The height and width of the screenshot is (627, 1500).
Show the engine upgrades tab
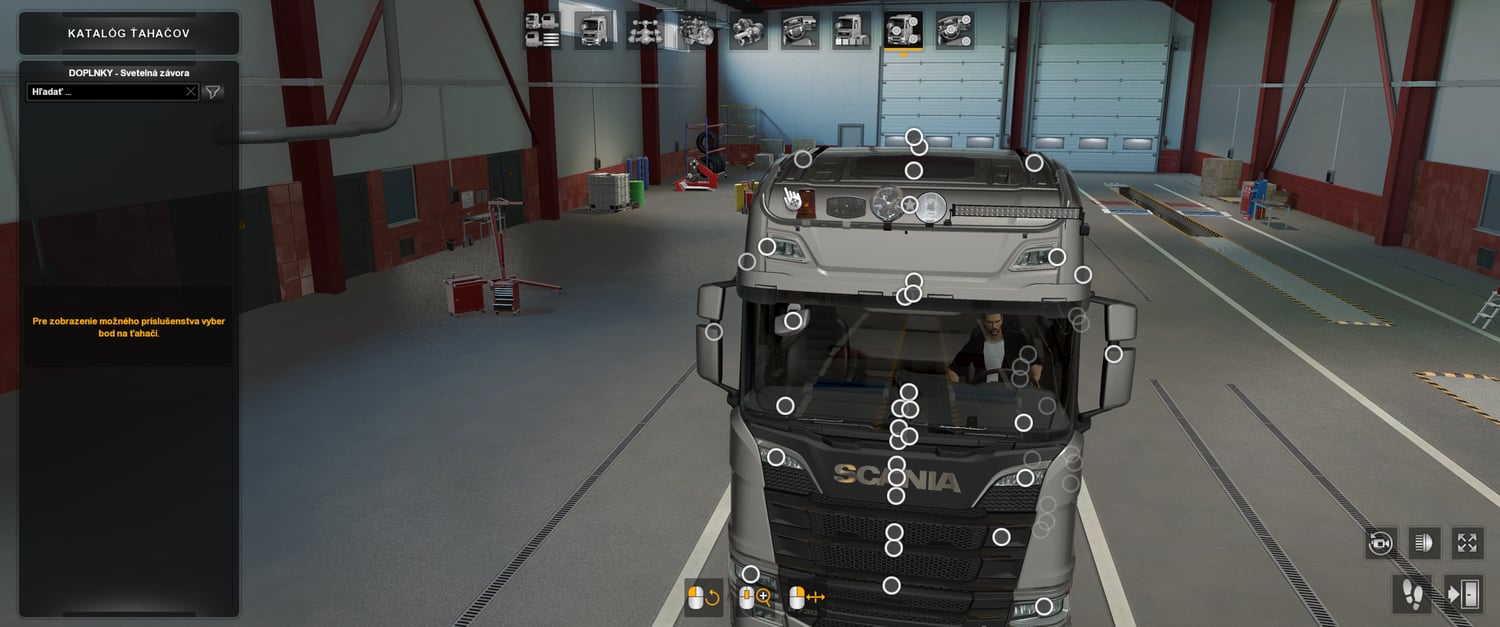697,31
